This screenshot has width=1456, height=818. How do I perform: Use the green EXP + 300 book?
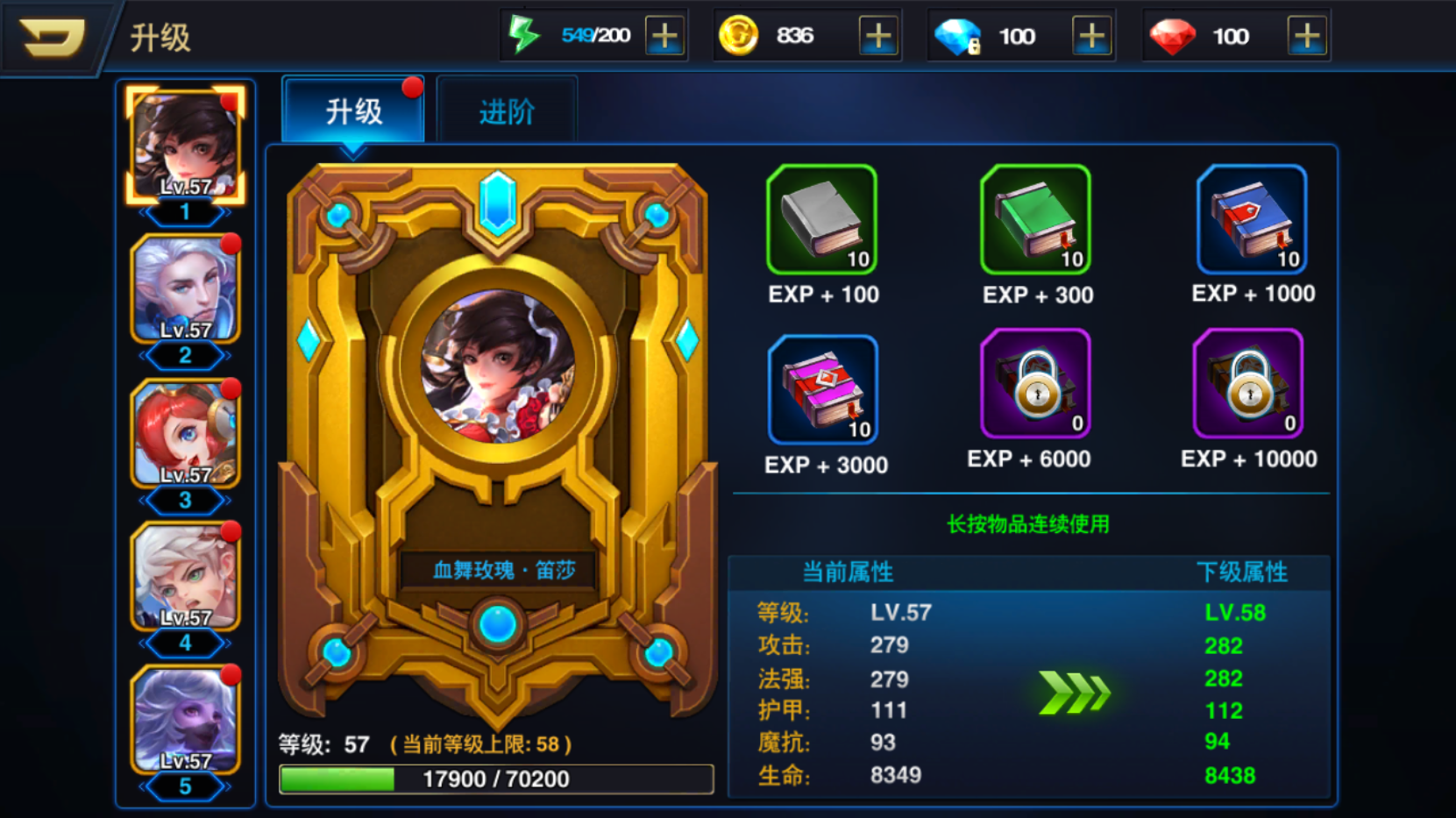pyautogui.click(x=1036, y=220)
